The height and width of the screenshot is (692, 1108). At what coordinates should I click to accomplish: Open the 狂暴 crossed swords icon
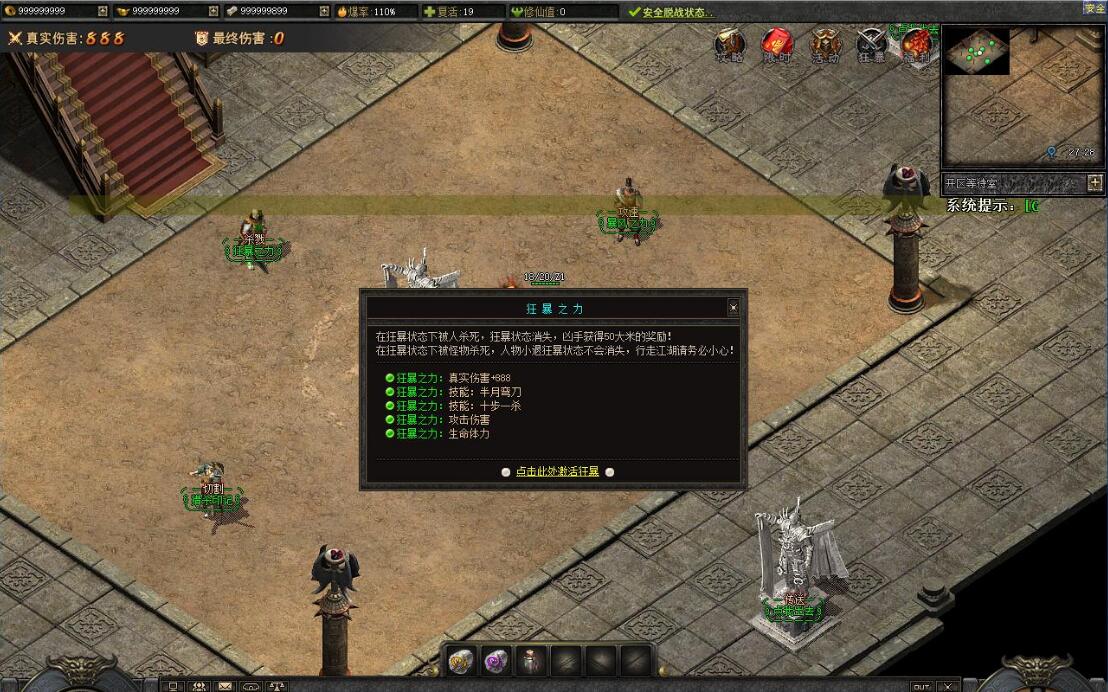point(872,45)
